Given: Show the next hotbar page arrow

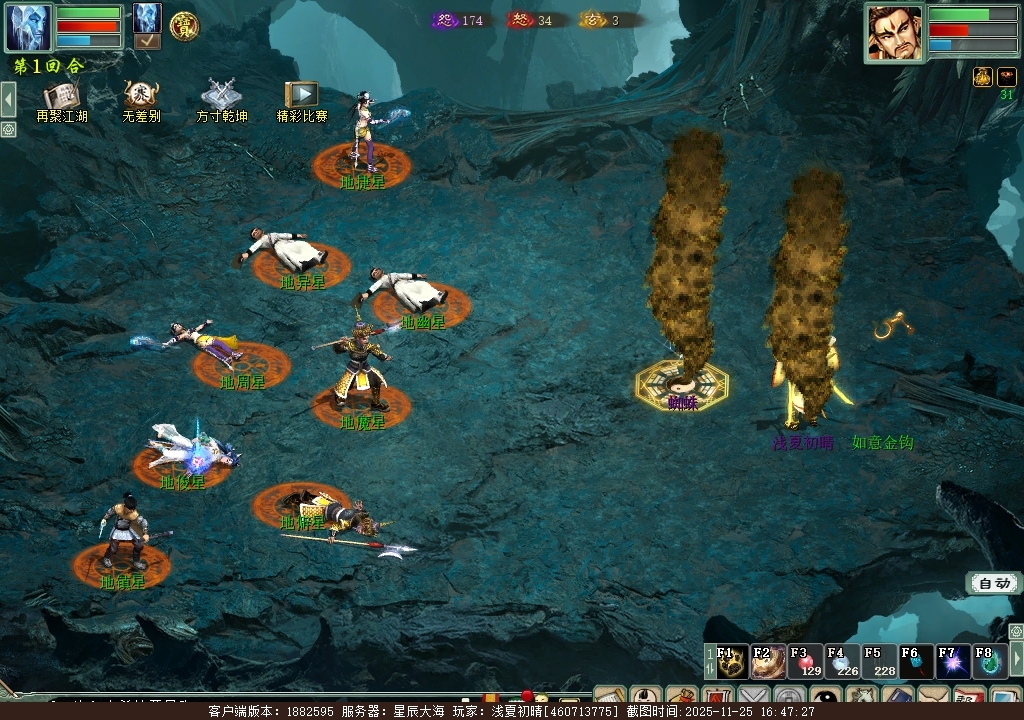Looking at the screenshot, I should [1017, 659].
